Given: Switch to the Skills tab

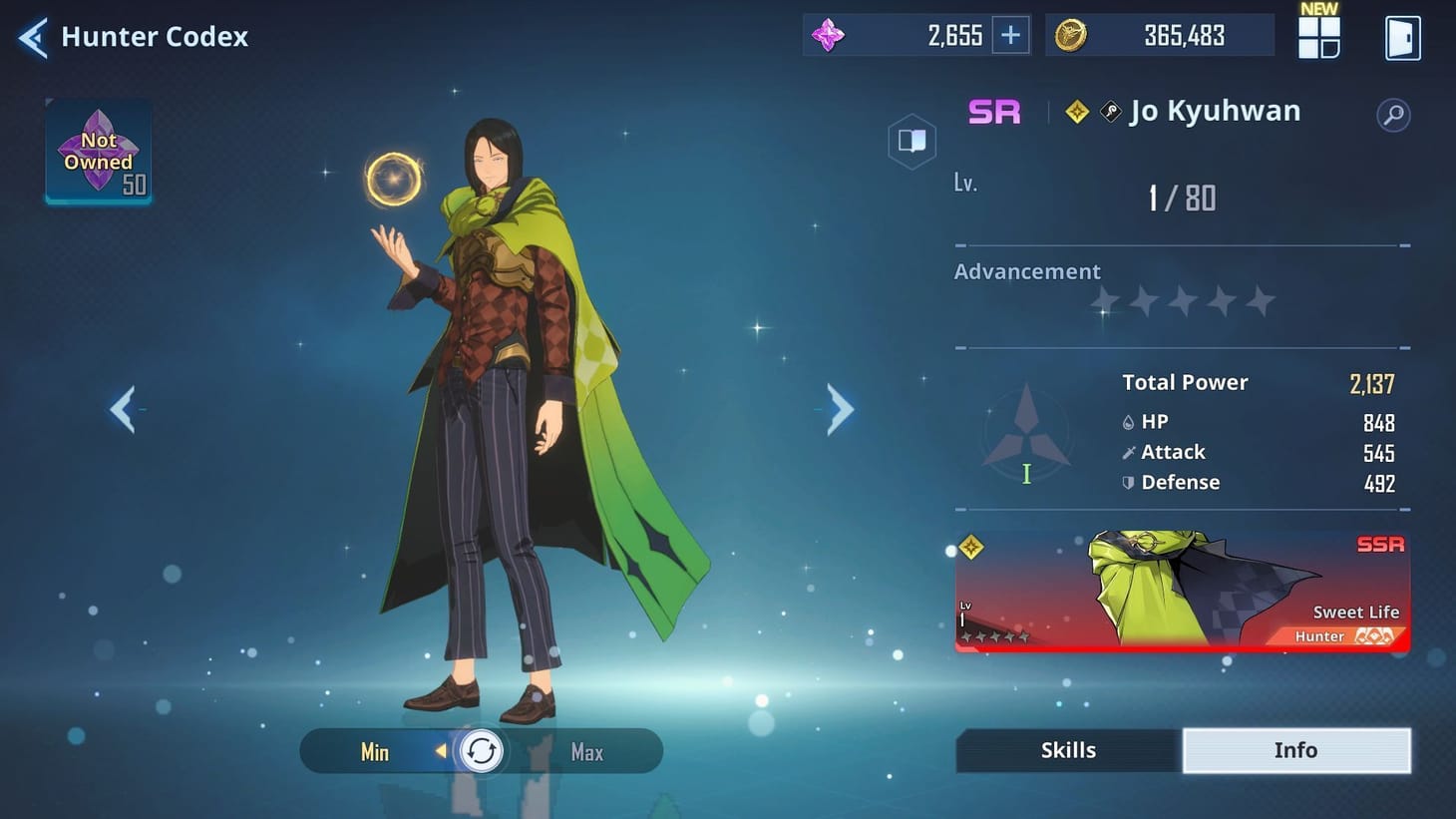Looking at the screenshot, I should [x=1067, y=749].
